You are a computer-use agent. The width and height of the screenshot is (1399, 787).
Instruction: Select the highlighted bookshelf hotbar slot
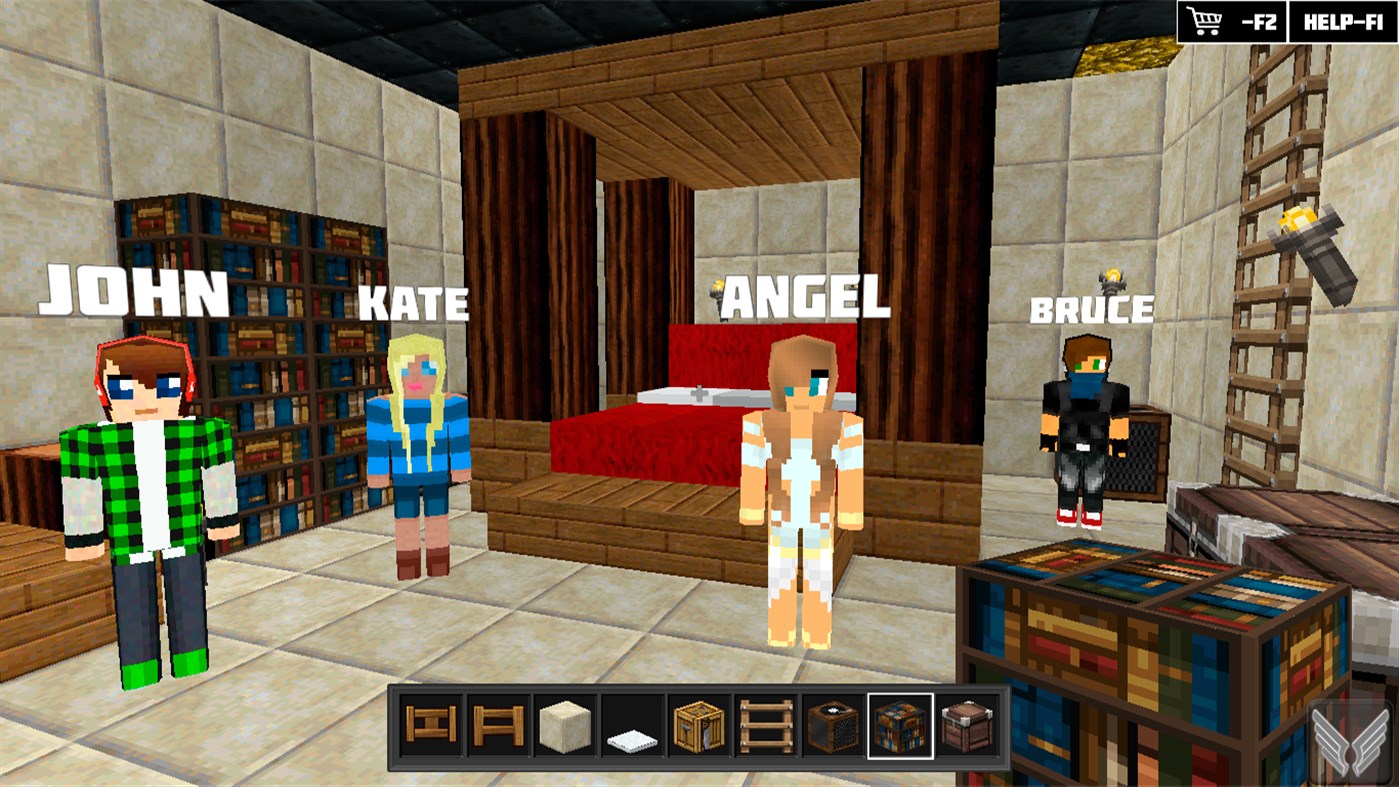(x=899, y=728)
